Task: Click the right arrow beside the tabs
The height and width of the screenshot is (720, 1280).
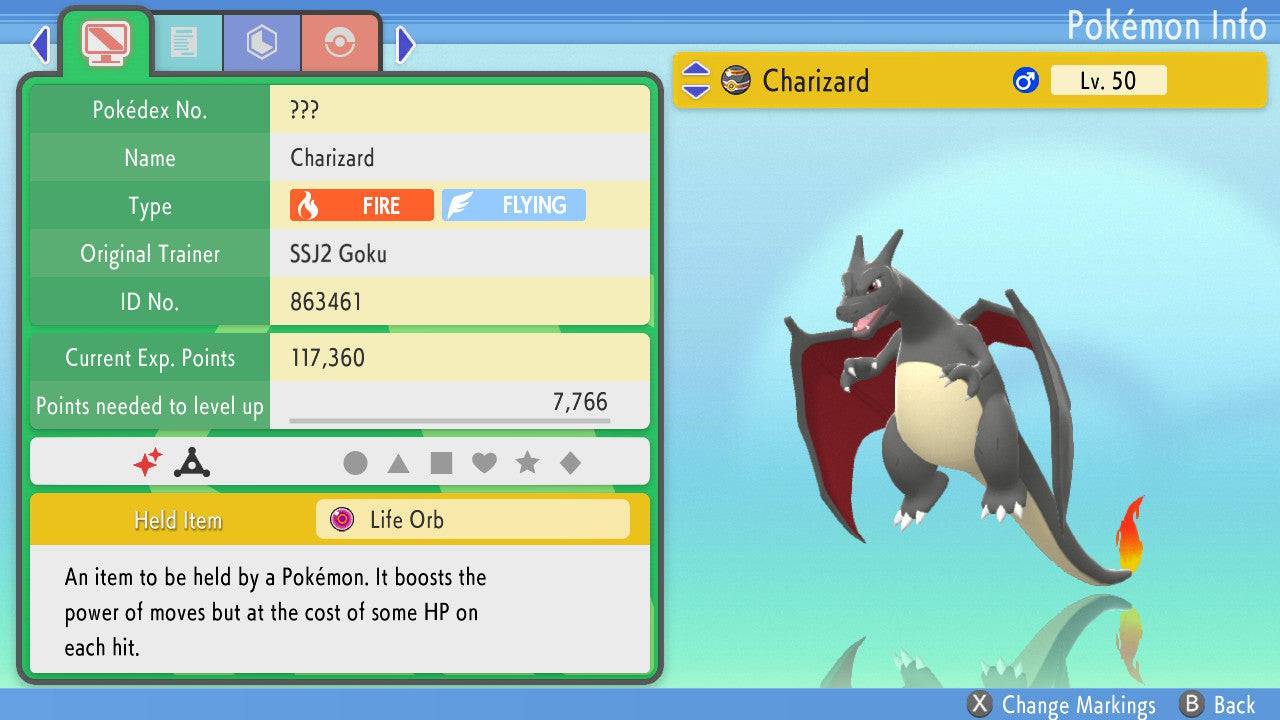Action: click(405, 44)
